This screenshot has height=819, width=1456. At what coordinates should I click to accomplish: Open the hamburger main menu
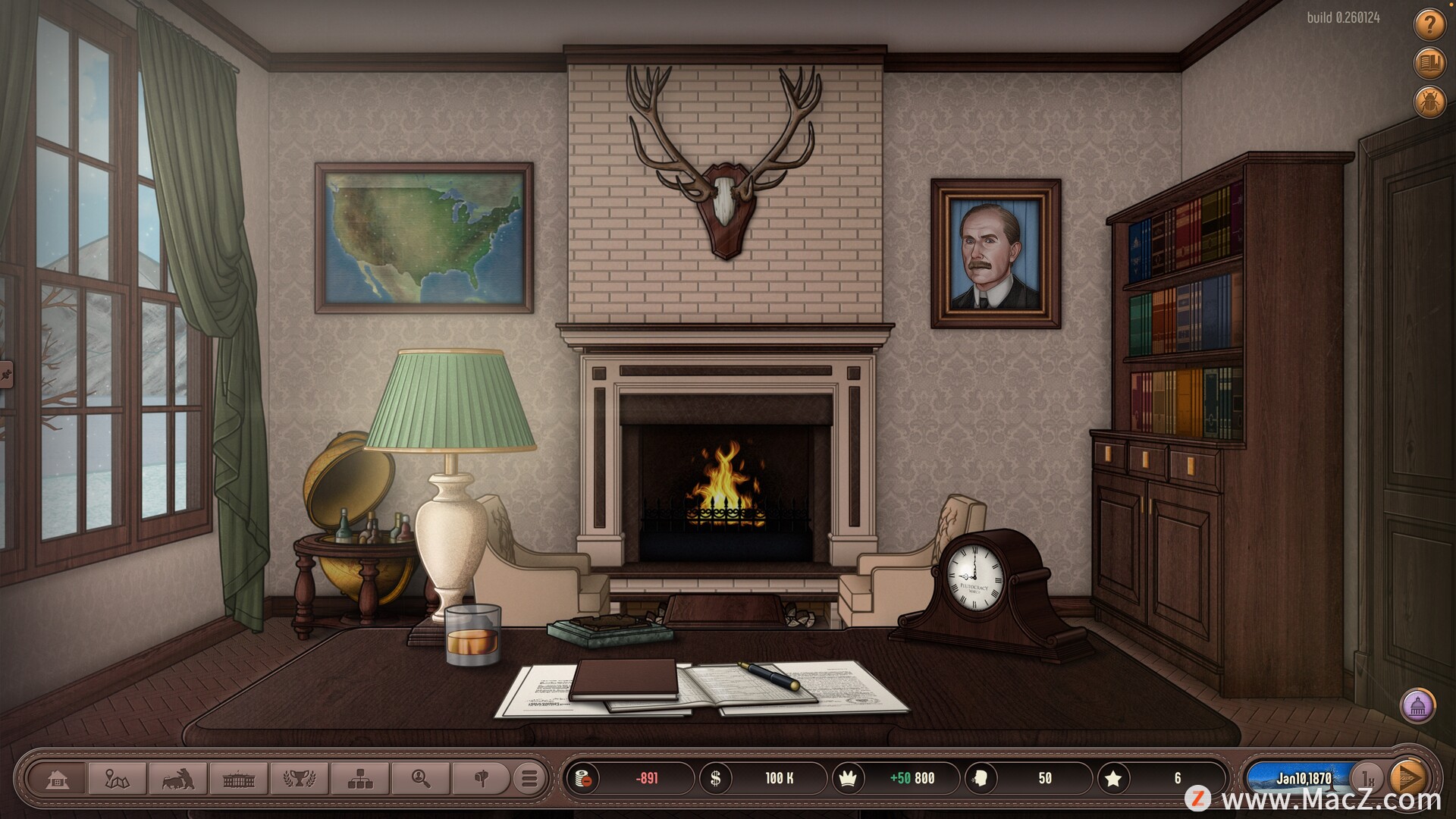point(529,779)
